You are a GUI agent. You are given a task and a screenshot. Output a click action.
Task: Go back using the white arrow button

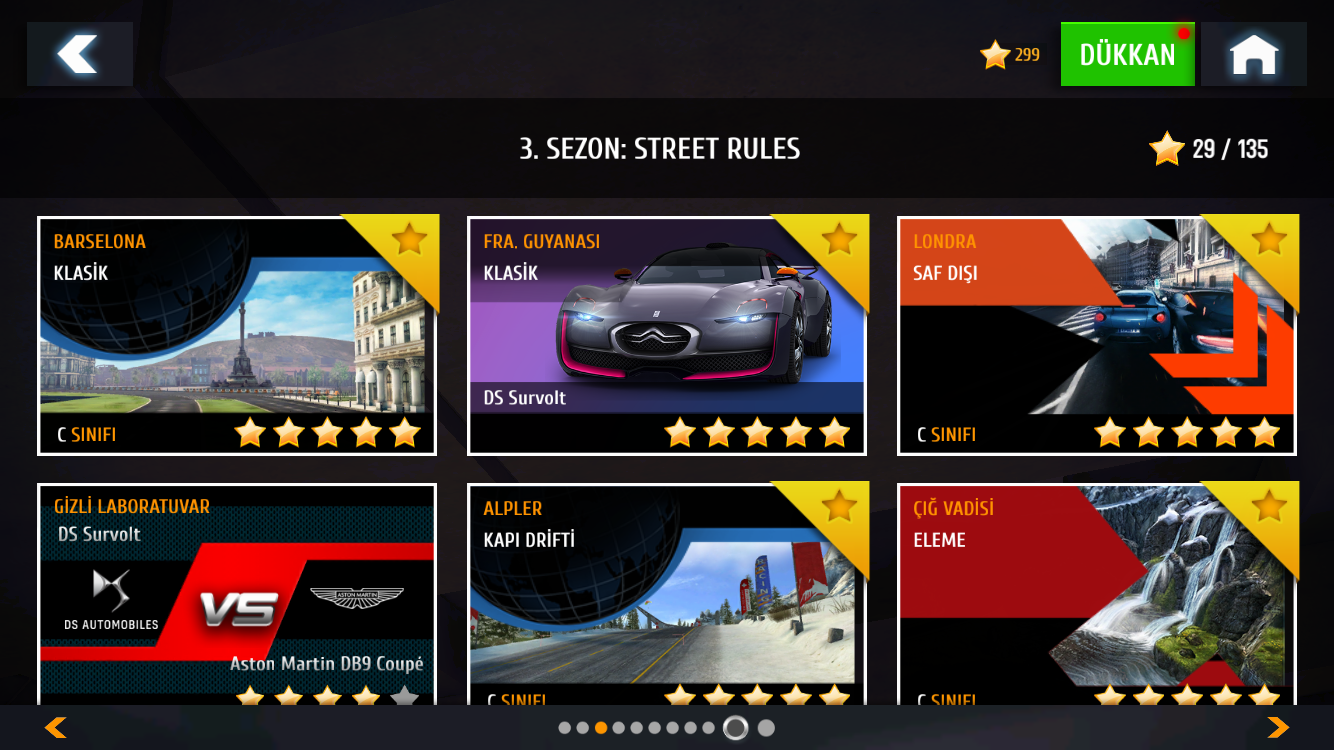tap(80, 54)
